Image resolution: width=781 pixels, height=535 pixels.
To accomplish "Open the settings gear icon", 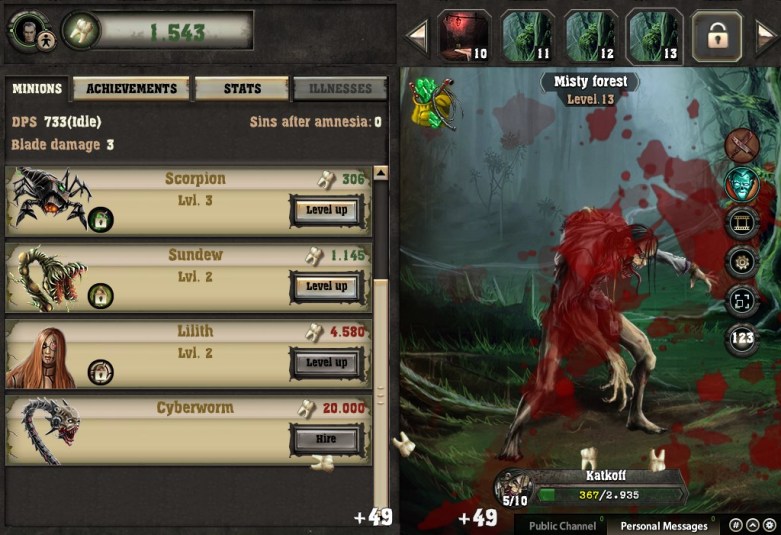I will tap(742, 261).
